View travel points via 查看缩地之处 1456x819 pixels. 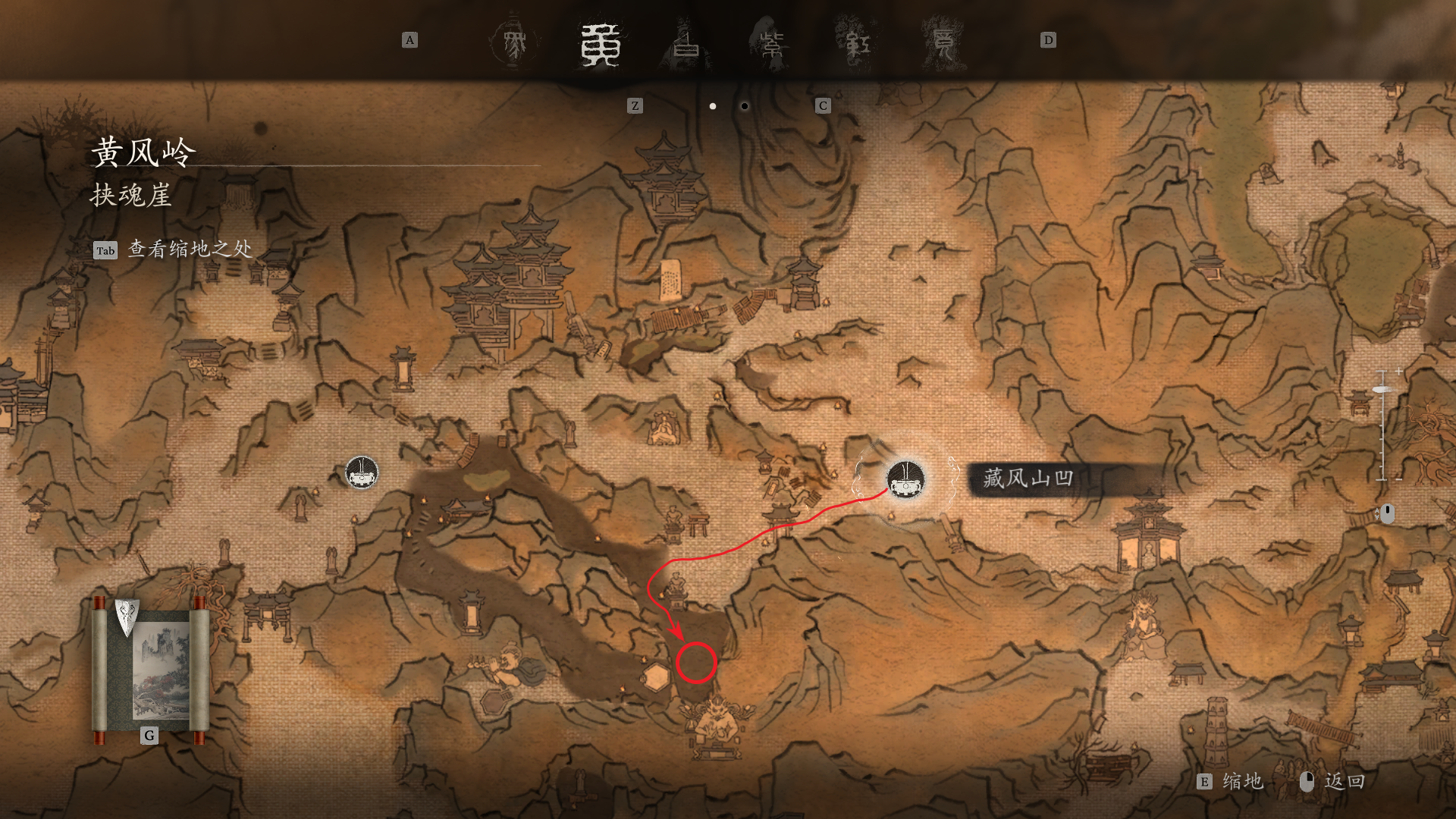190,249
